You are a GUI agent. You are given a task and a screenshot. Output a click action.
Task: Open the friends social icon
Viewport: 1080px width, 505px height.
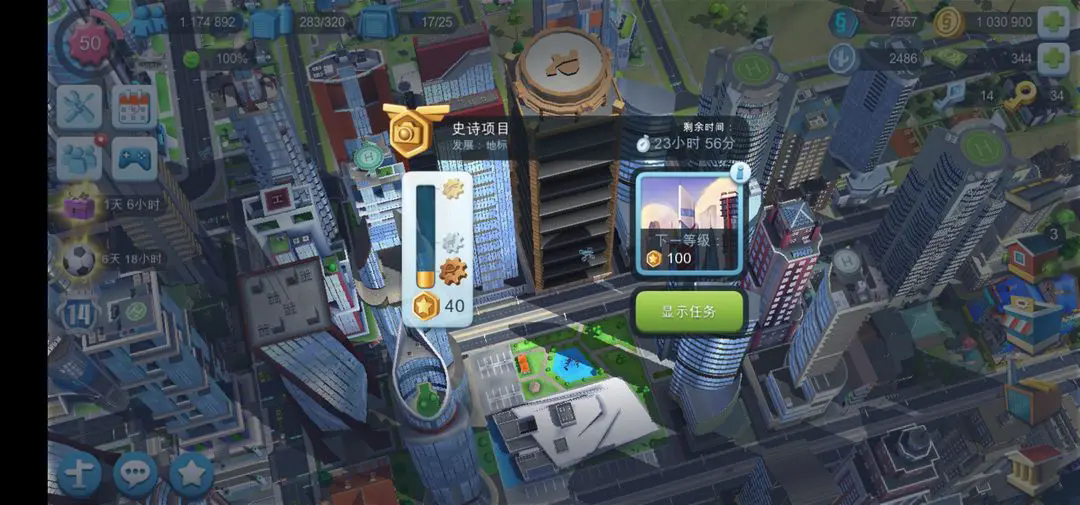(78, 157)
